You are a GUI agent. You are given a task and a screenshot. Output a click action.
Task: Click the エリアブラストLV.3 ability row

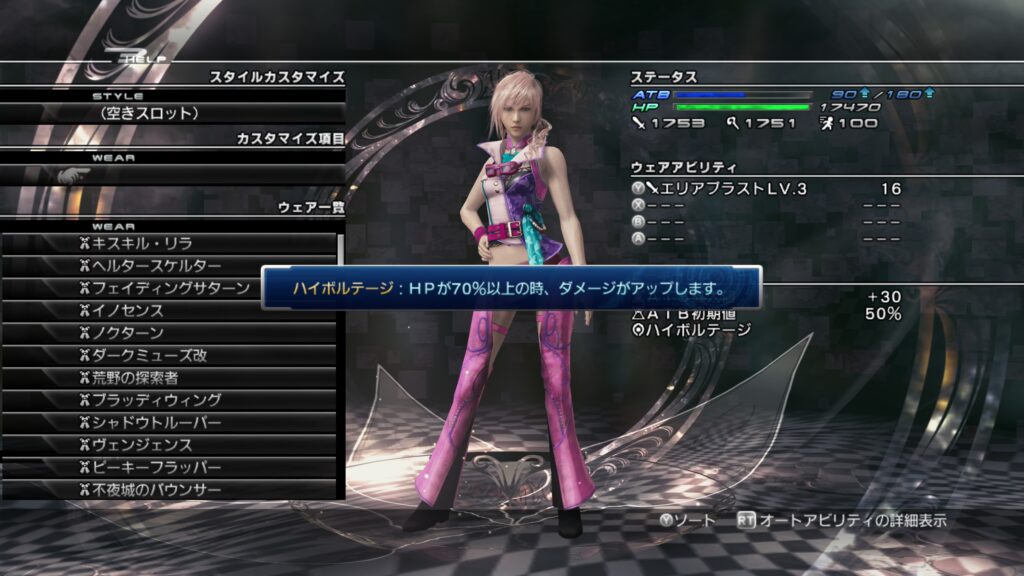[765, 189]
